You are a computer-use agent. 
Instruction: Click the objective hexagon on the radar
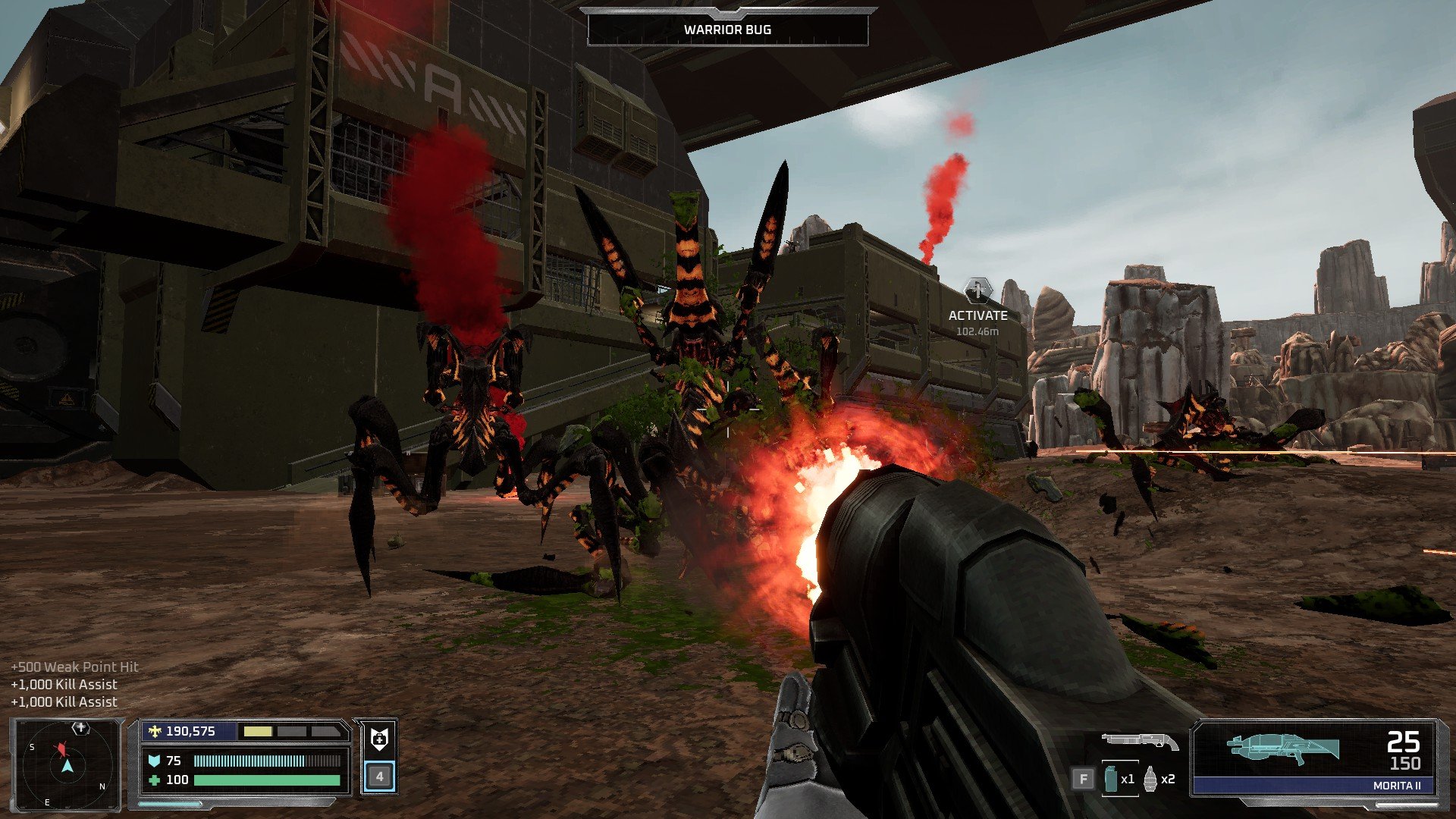(80, 728)
